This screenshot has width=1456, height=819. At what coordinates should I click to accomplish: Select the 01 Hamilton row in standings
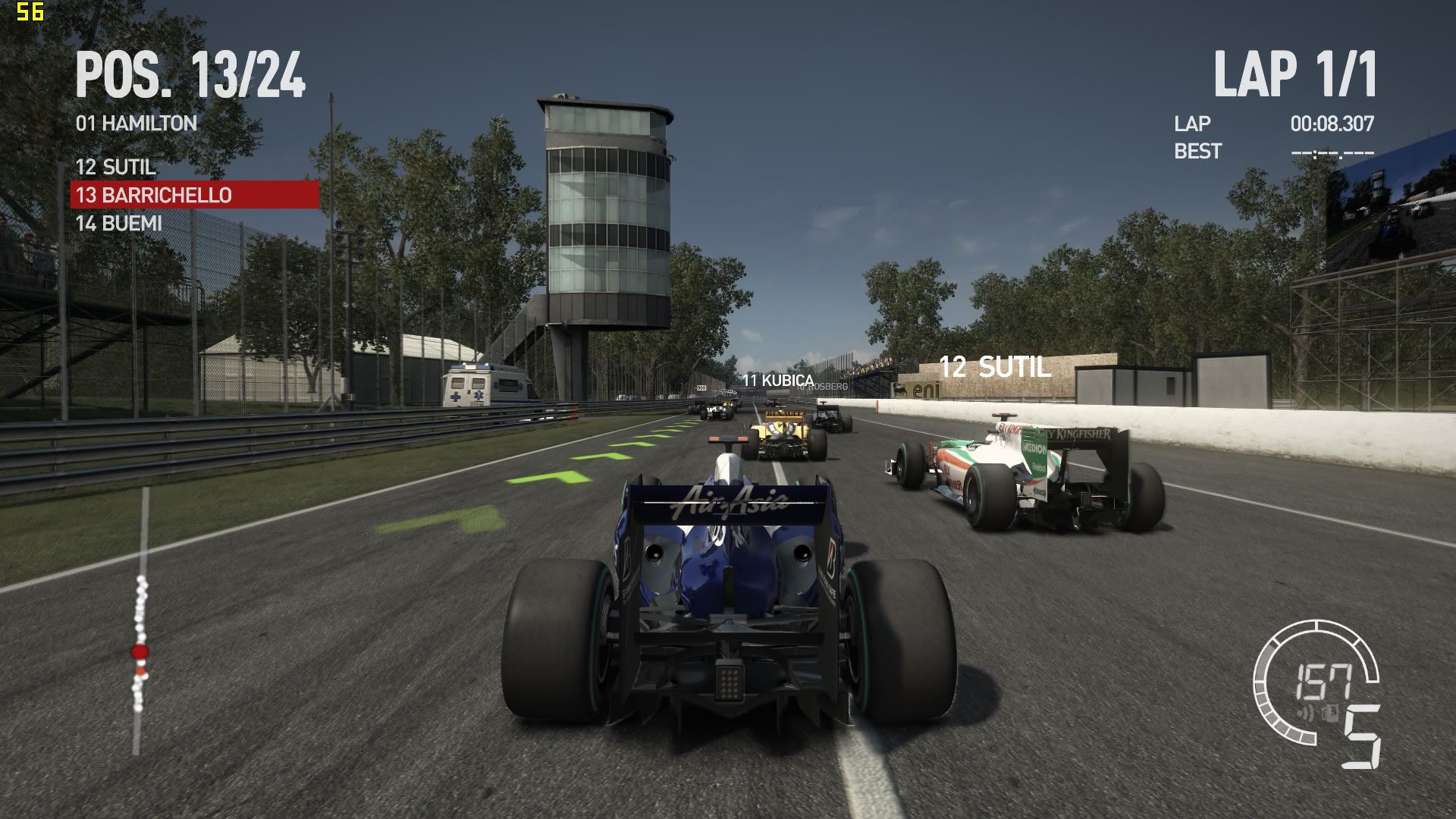[136, 123]
